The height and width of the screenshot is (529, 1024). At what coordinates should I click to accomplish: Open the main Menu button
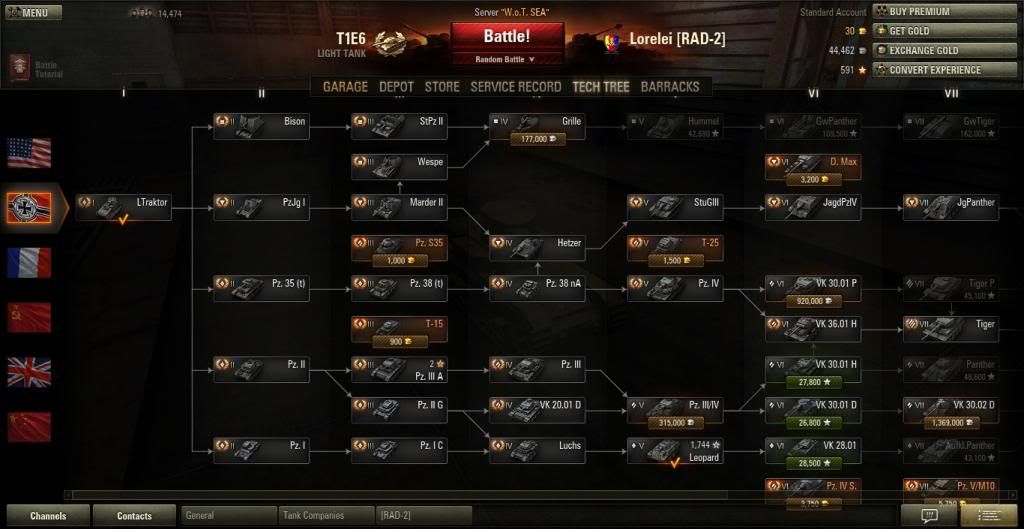click(x=33, y=13)
